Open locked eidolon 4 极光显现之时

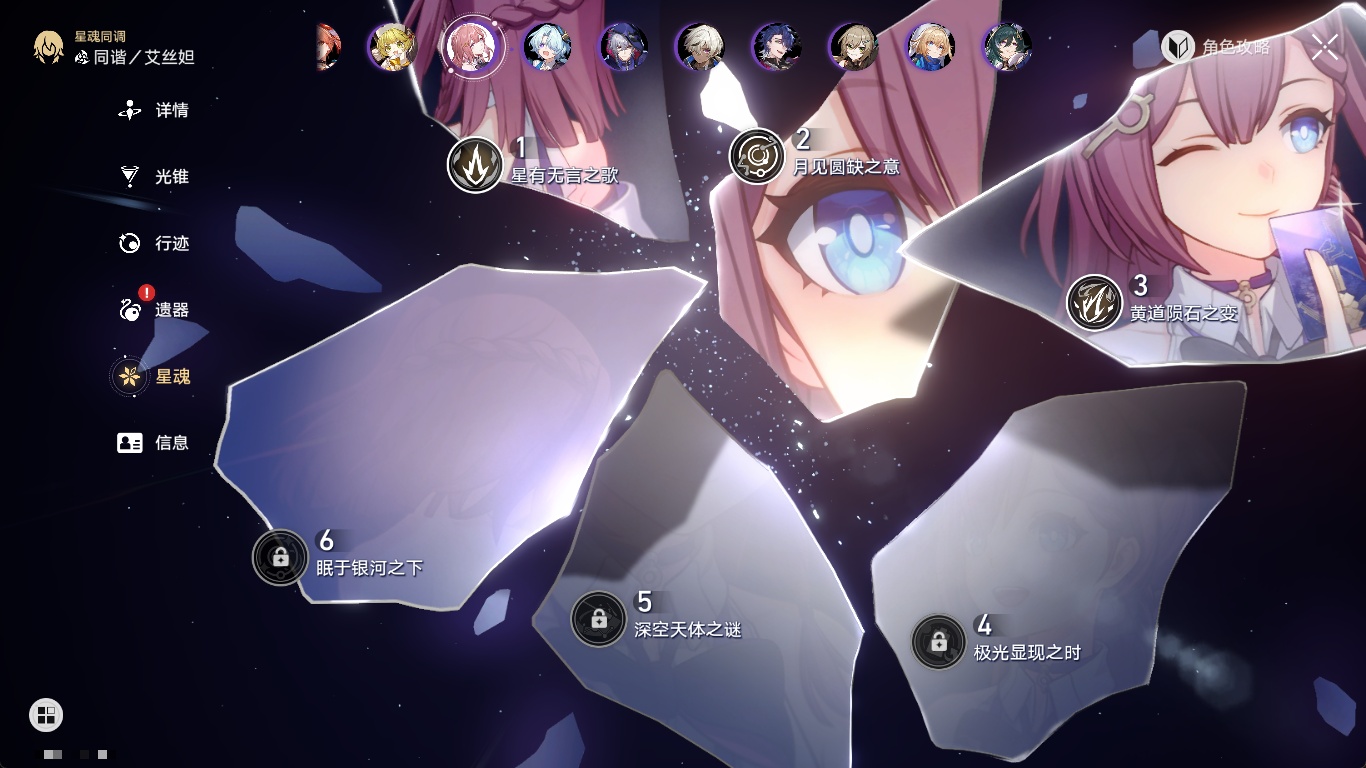pyautogui.click(x=938, y=642)
